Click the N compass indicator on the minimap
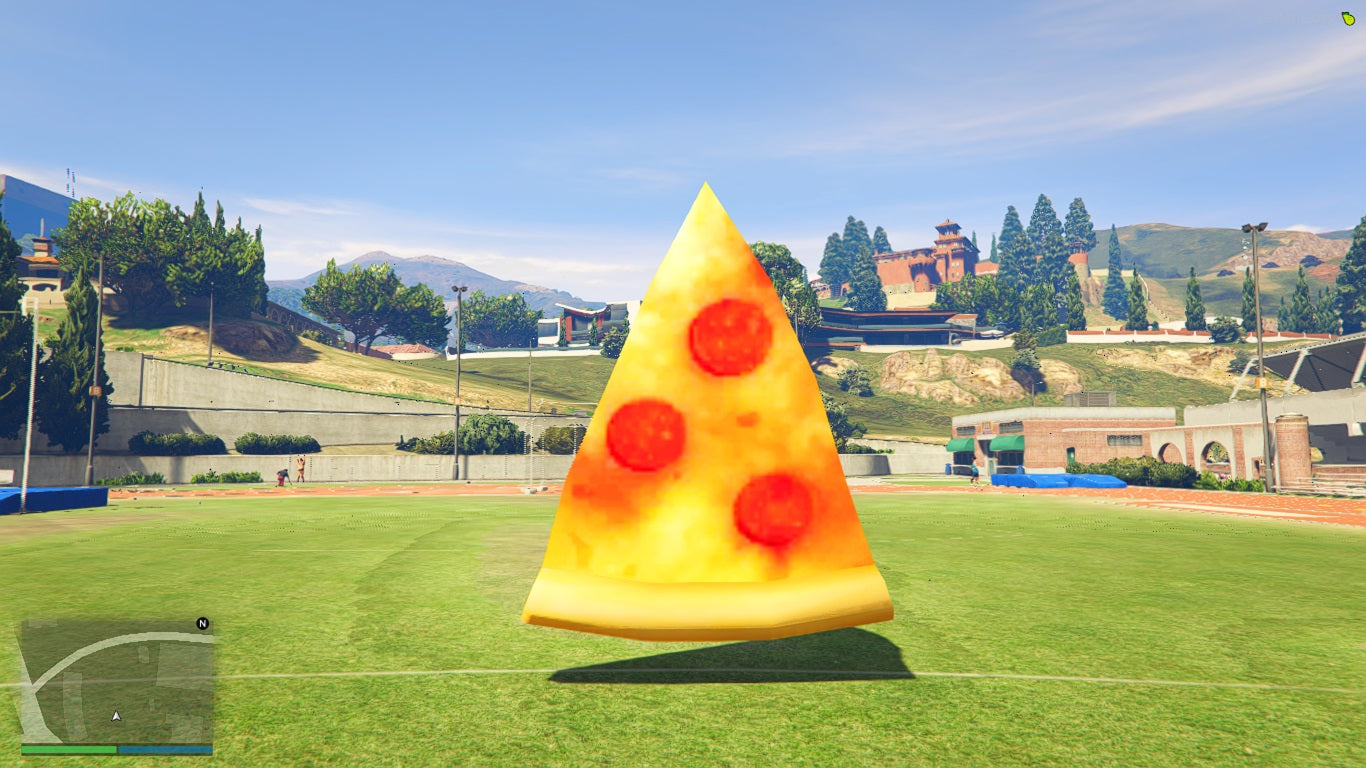This screenshot has width=1366, height=768. click(203, 621)
